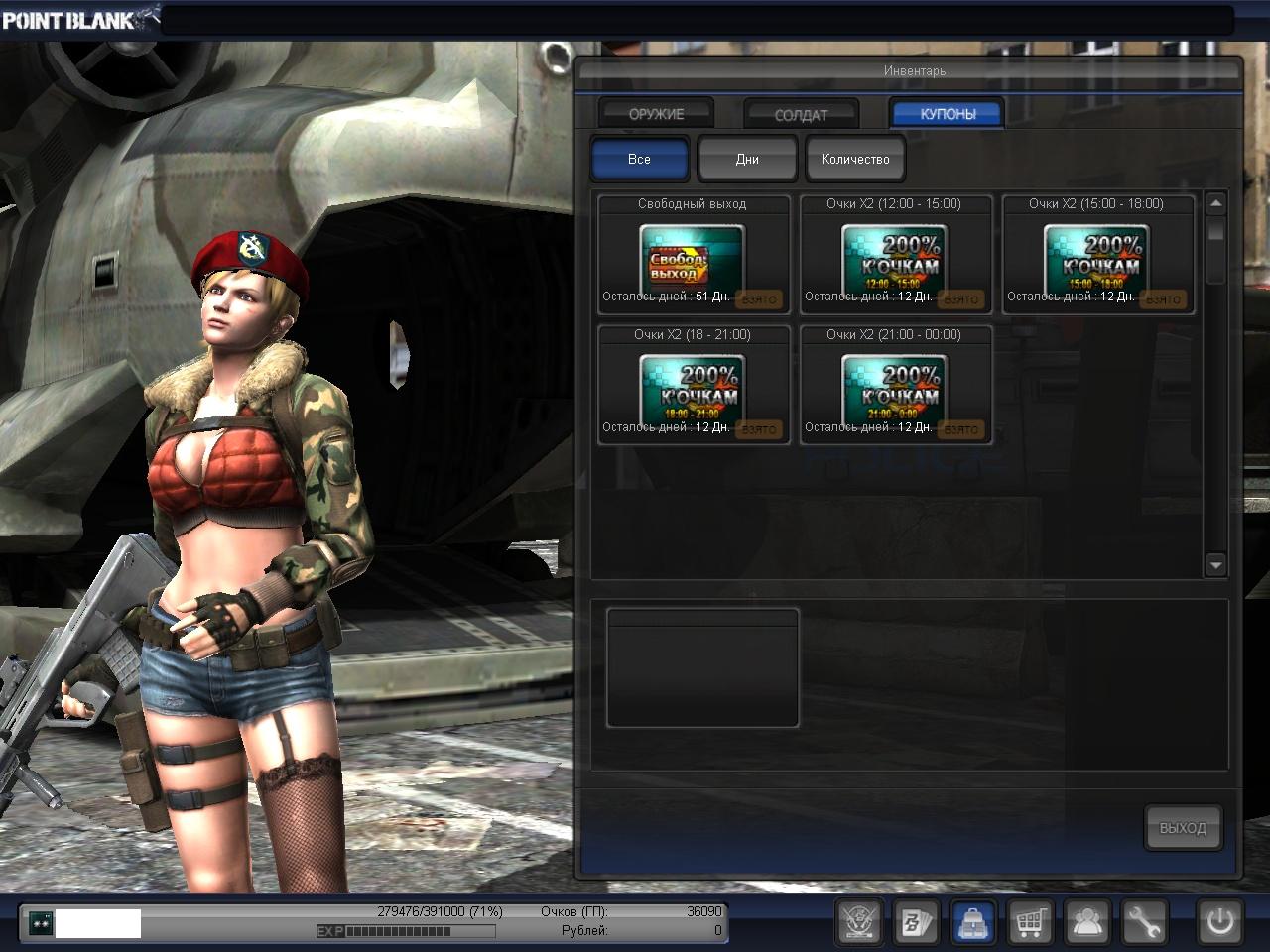Select the Свободный выход coupon
Image resolution: width=1270 pixels, height=952 pixels.
click(693, 255)
